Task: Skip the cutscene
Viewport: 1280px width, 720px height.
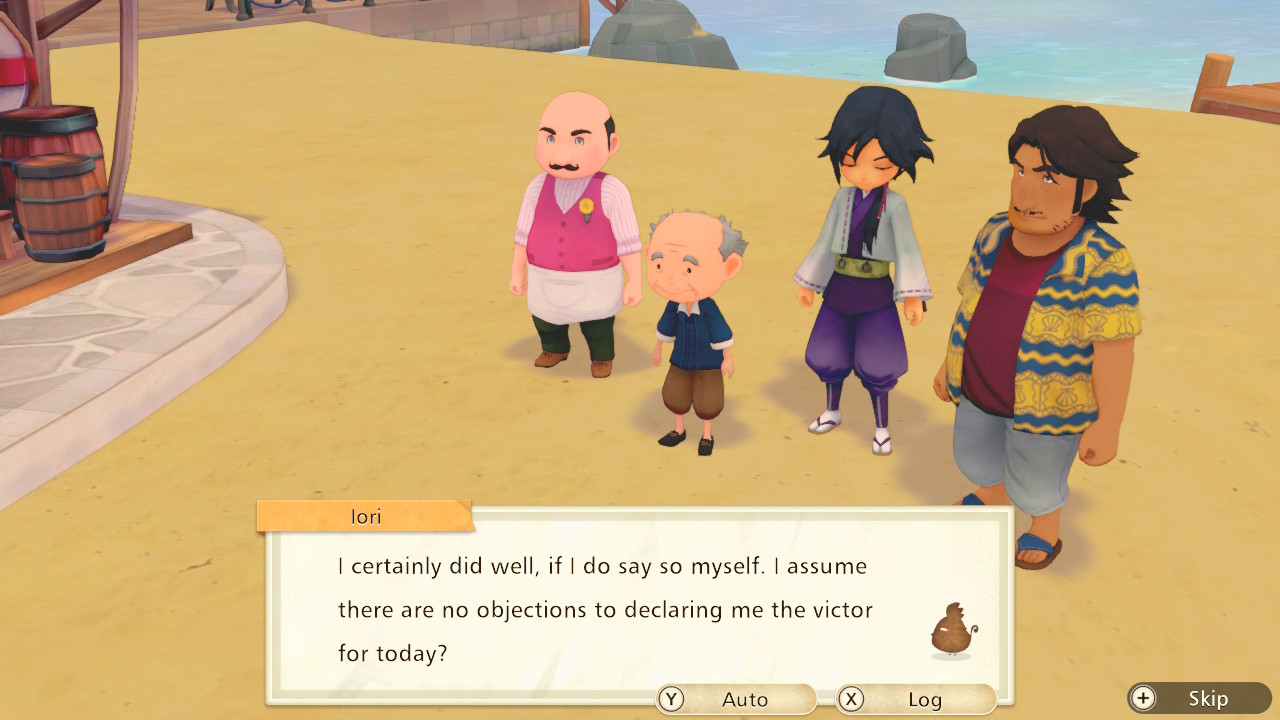Action: [x=1199, y=698]
